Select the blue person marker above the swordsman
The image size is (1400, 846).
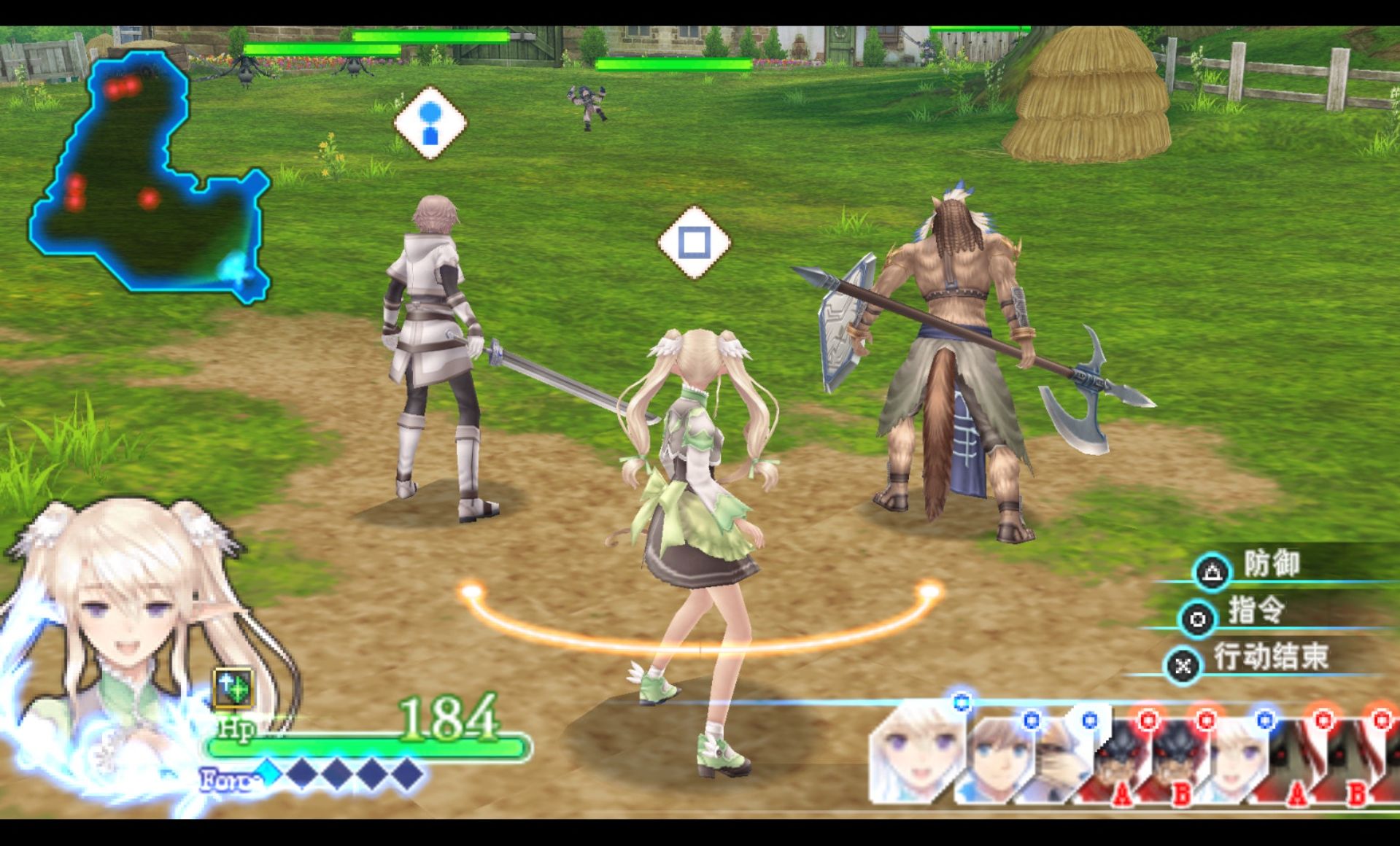pyautogui.click(x=430, y=122)
